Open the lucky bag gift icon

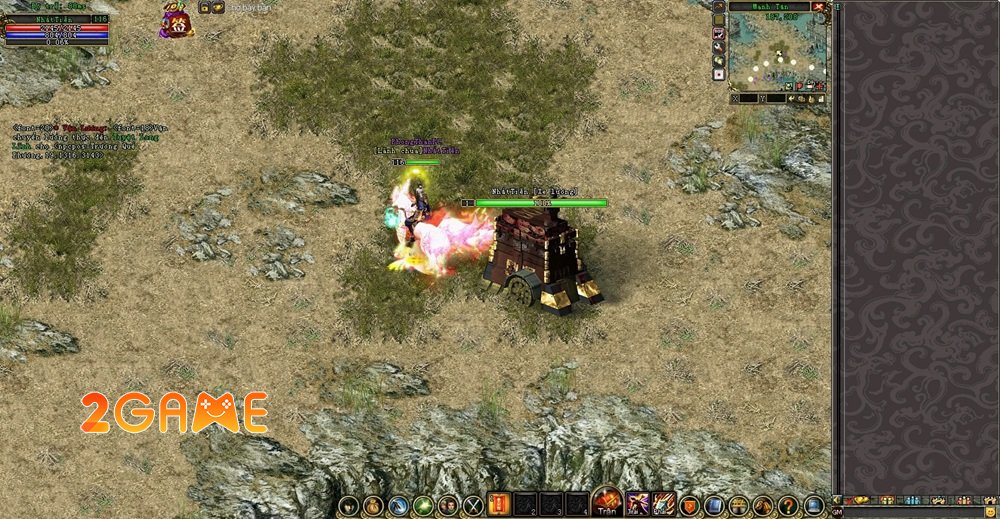coord(177,21)
